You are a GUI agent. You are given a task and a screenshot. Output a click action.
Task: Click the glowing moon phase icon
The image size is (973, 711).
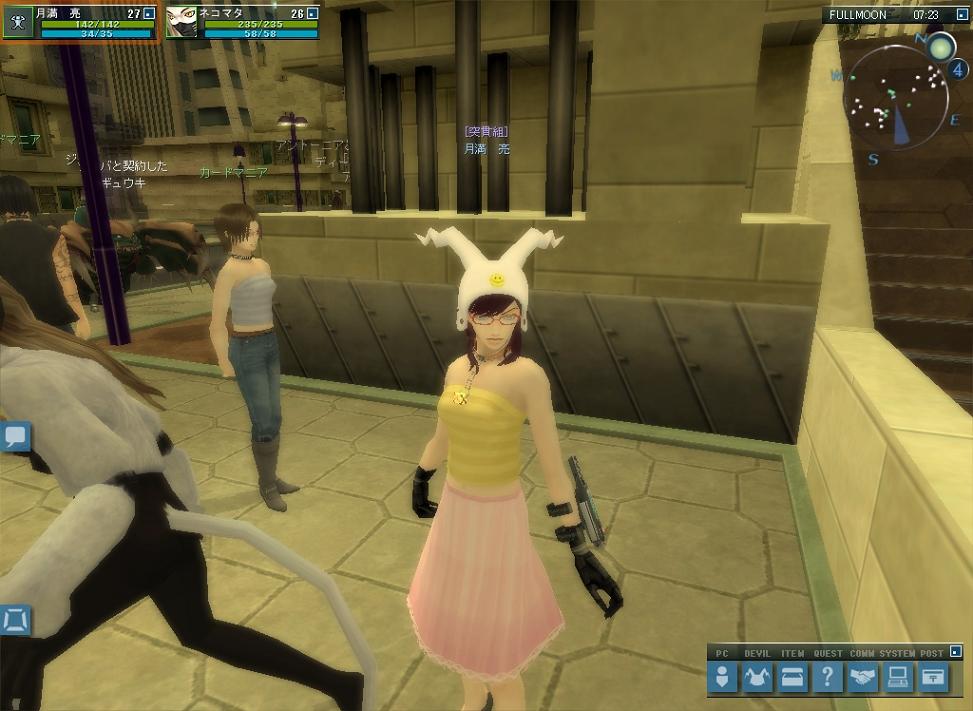pyautogui.click(x=941, y=47)
